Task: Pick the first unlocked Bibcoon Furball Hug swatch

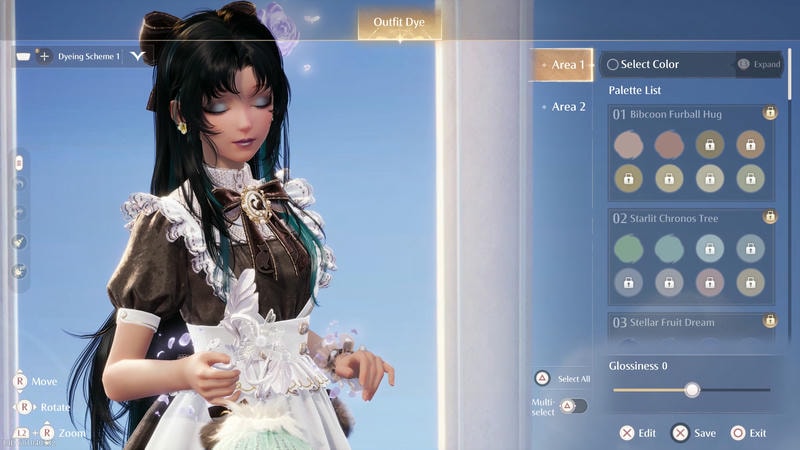Action: coord(628,145)
